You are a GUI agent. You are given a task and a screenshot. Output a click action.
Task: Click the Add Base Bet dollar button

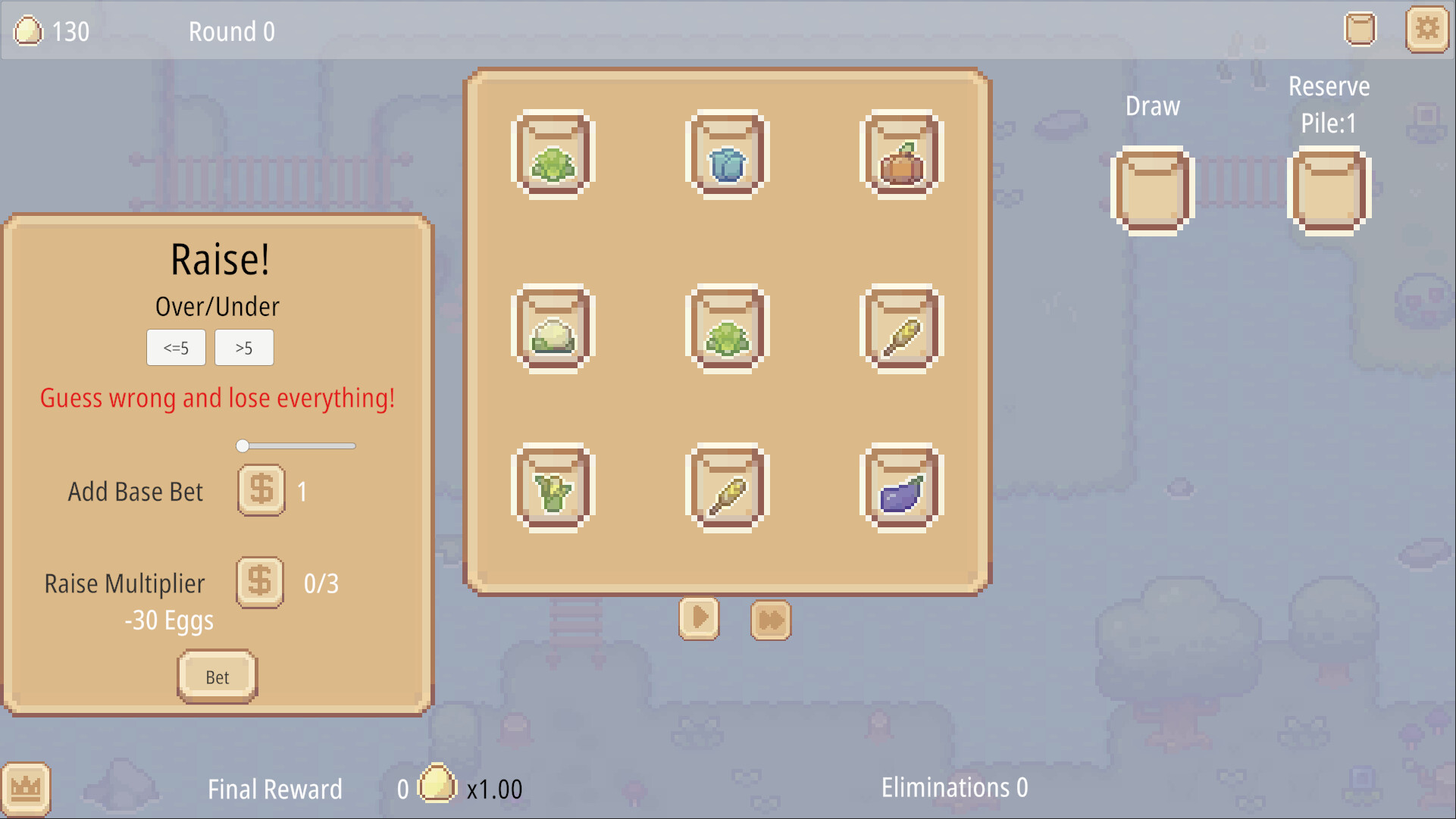[261, 490]
